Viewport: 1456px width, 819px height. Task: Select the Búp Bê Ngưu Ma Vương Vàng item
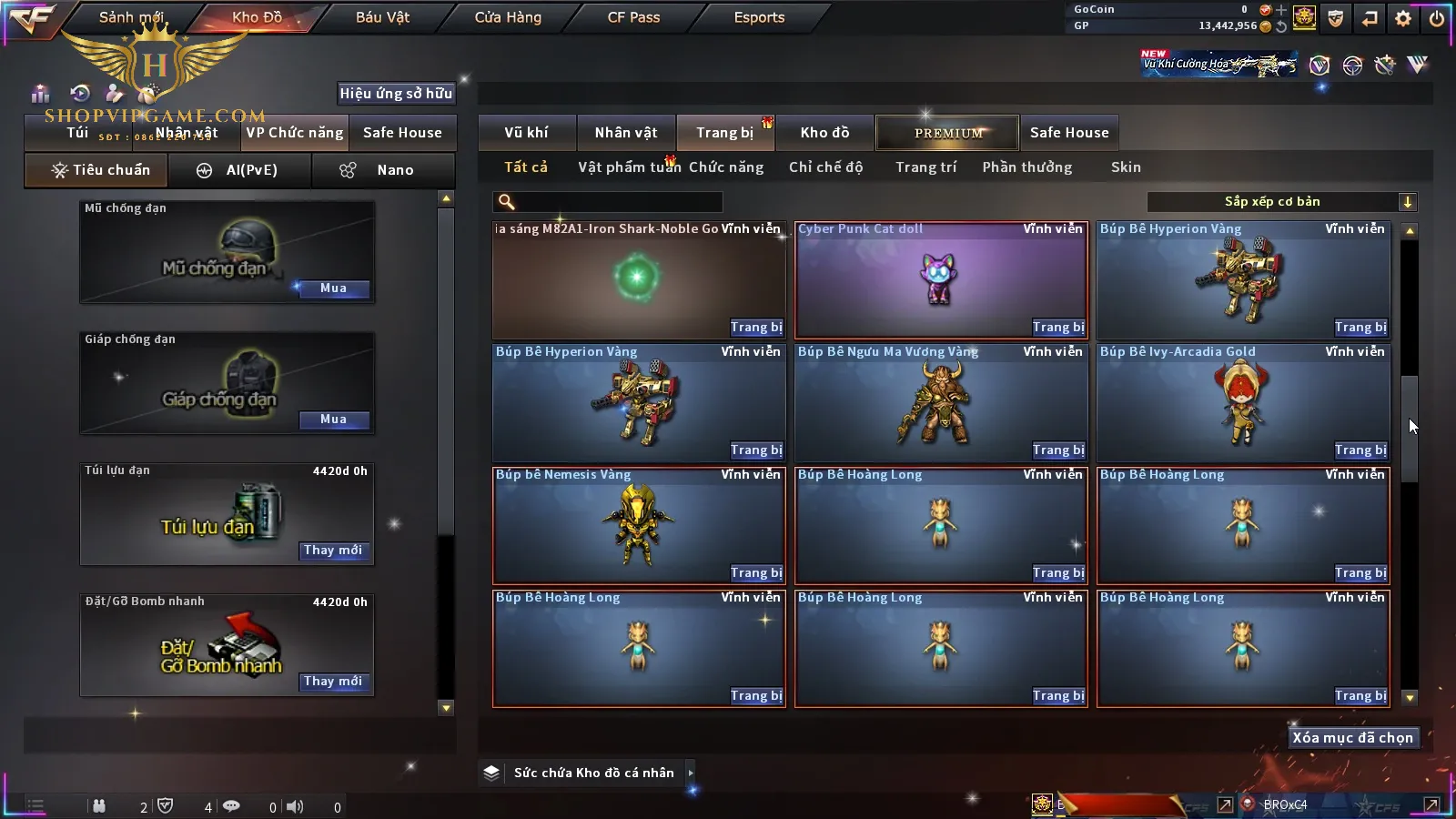pyautogui.click(x=941, y=402)
